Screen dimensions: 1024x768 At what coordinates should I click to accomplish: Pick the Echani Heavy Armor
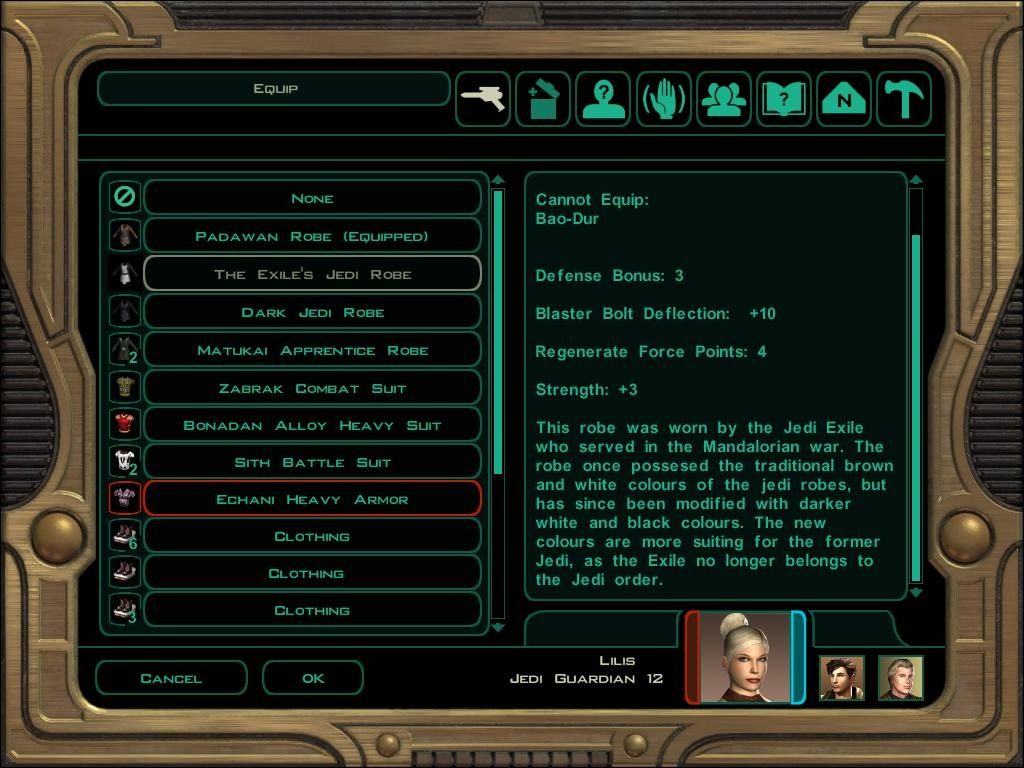(312, 499)
